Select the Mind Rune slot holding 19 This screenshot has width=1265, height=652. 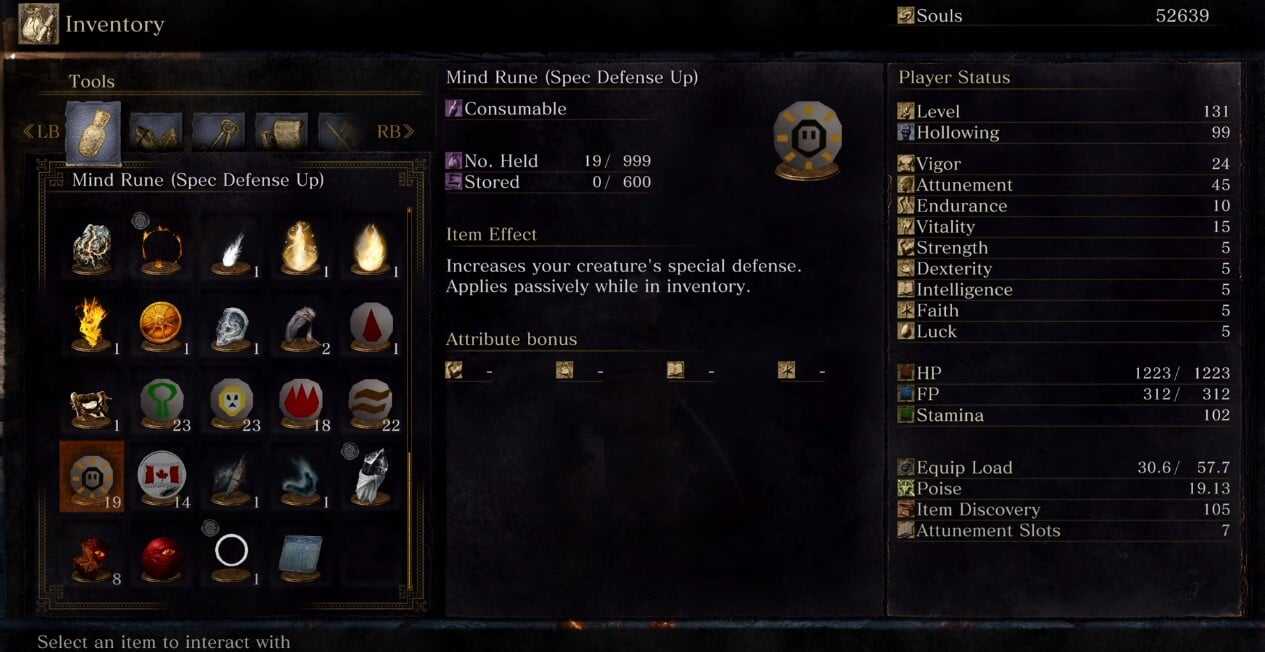(x=91, y=476)
